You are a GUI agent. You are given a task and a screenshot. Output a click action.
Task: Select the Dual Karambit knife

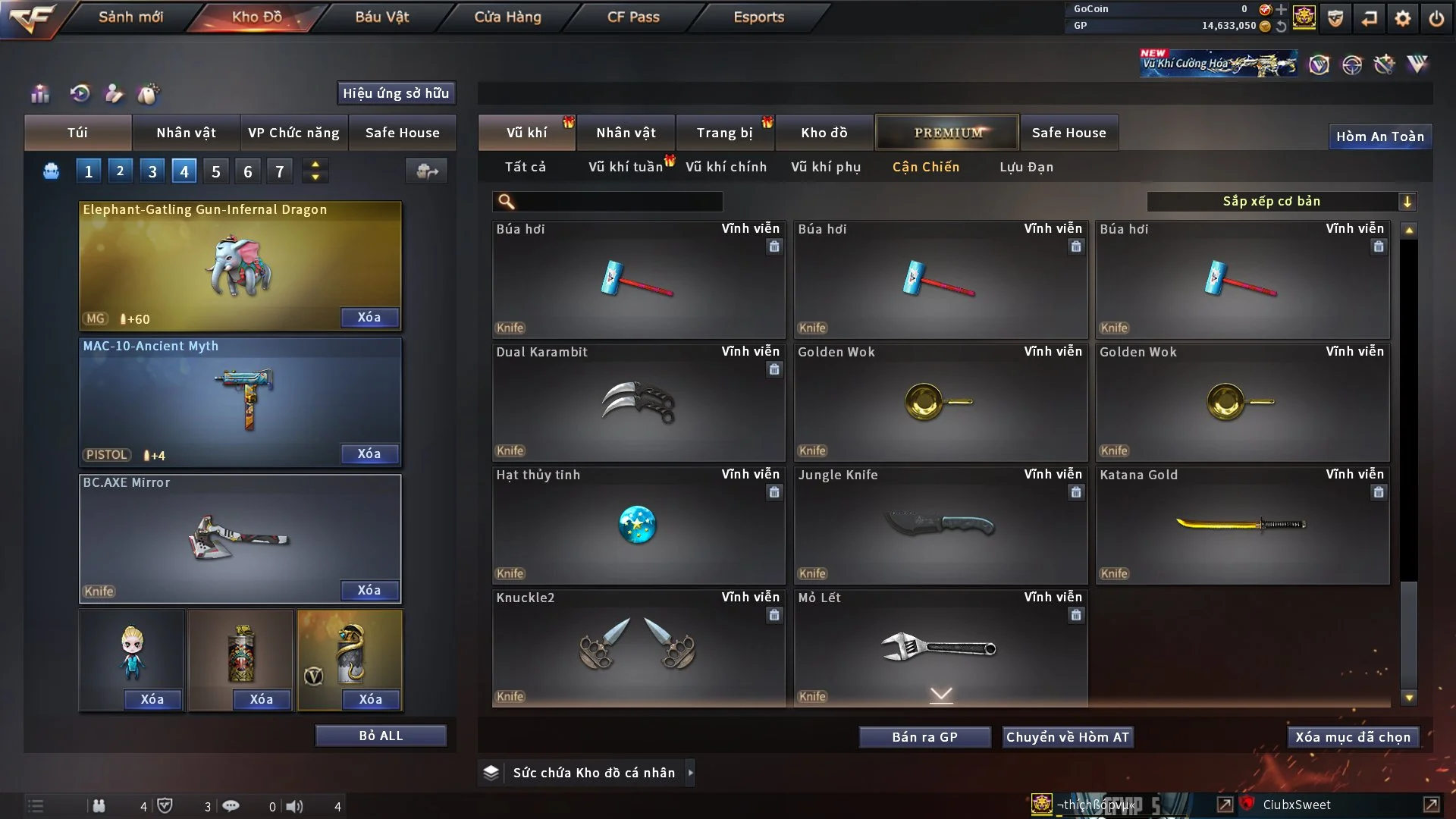638,402
